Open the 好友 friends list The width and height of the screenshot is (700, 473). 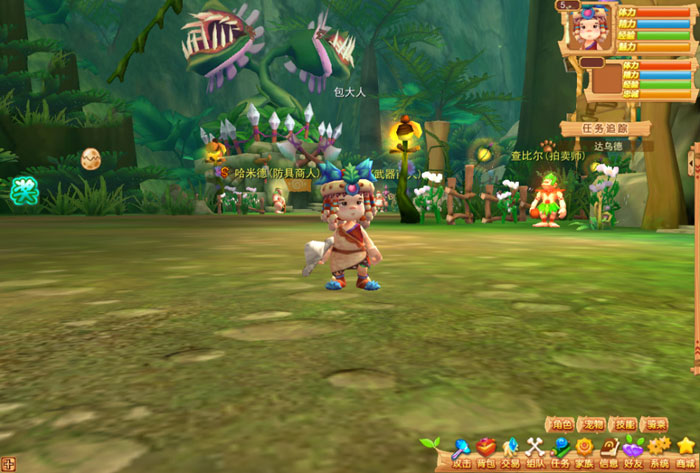tap(634, 452)
